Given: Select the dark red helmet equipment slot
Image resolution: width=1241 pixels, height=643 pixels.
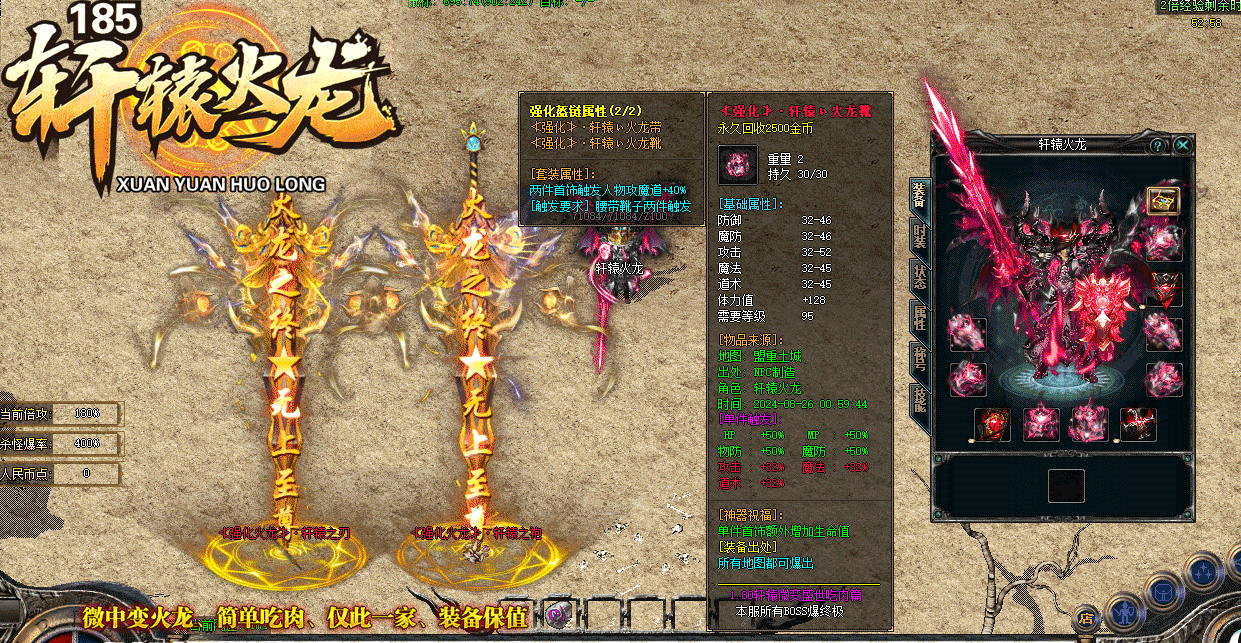Looking at the screenshot, I should (1164, 289).
